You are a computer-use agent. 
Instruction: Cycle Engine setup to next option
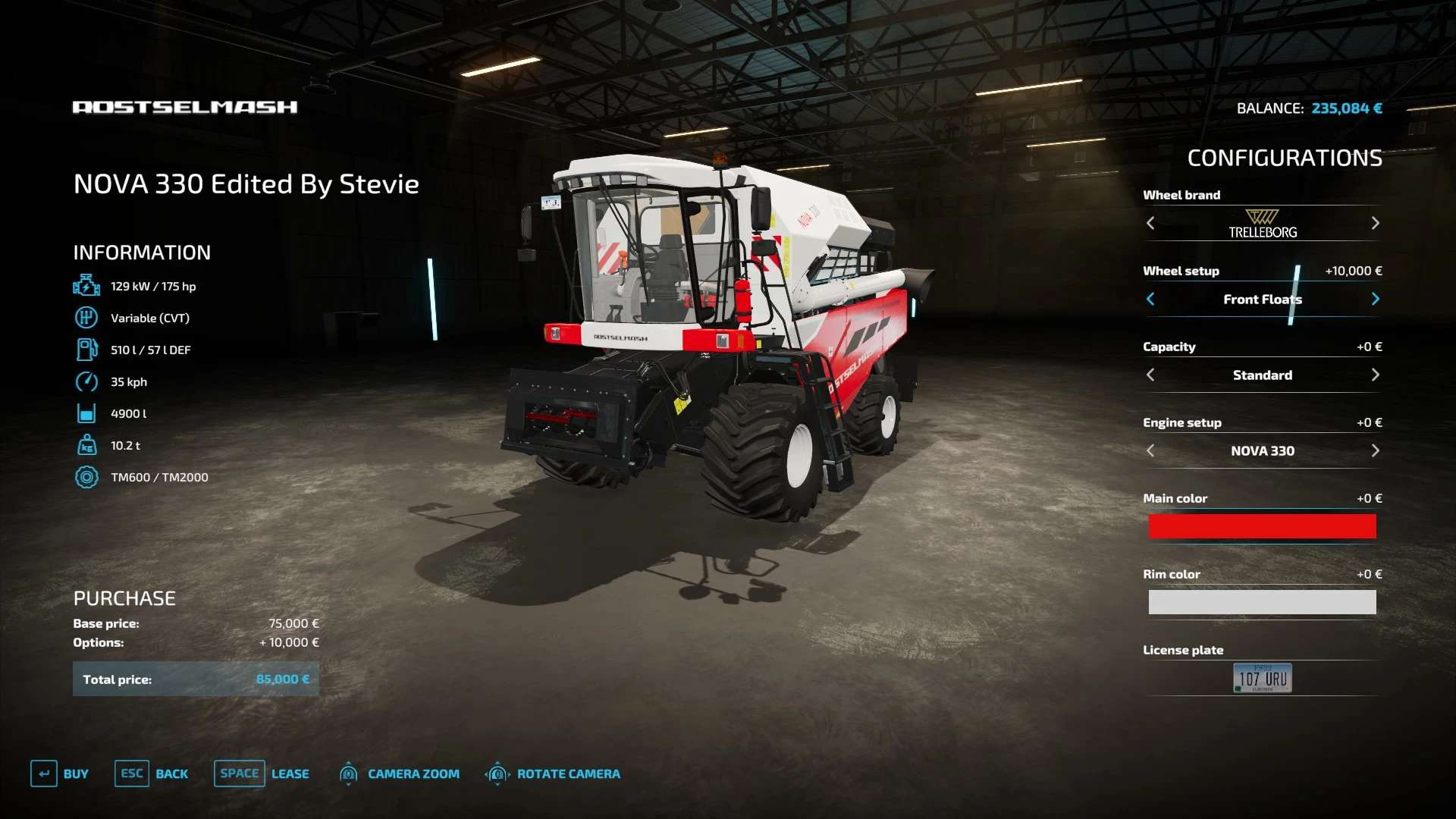pyautogui.click(x=1375, y=450)
